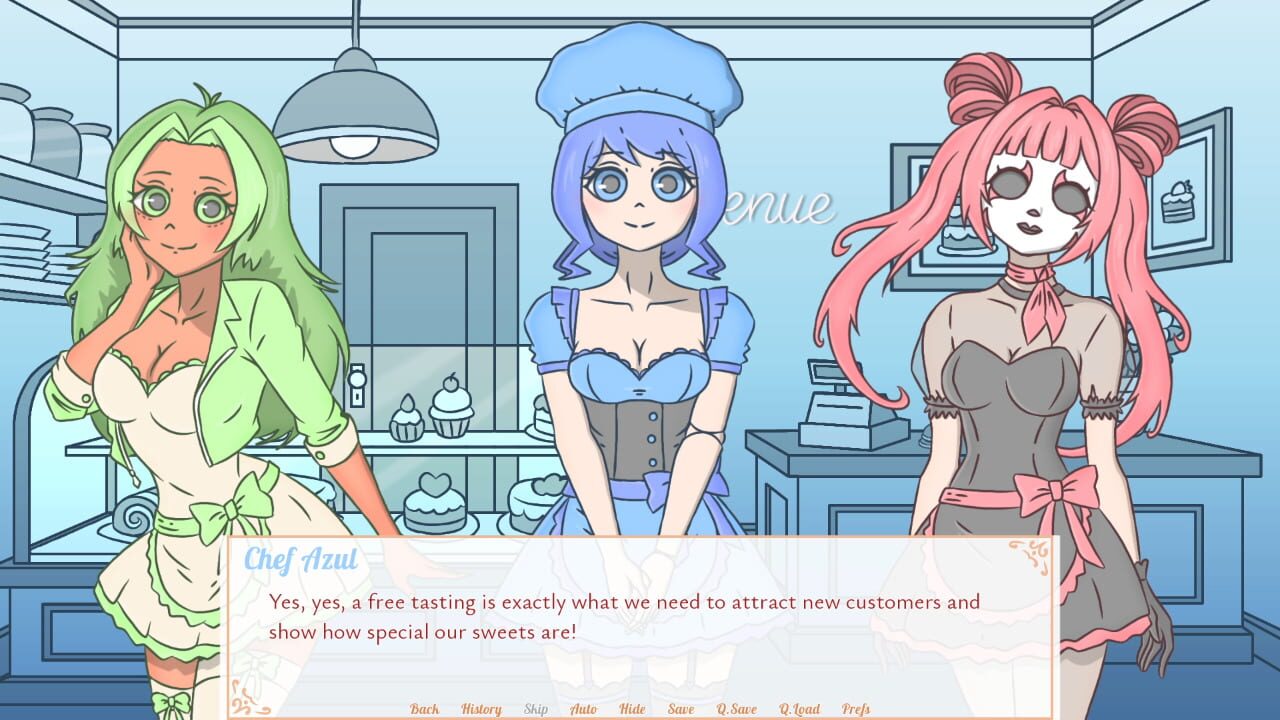Click the ornamental flourish in dialogue box corner
This screenshot has width=1280, height=720.
pyautogui.click(x=1027, y=555)
